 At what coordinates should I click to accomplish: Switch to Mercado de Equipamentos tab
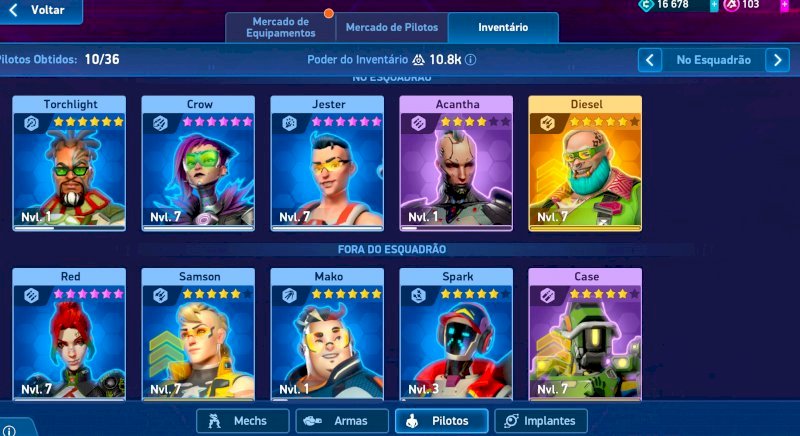tap(280, 27)
